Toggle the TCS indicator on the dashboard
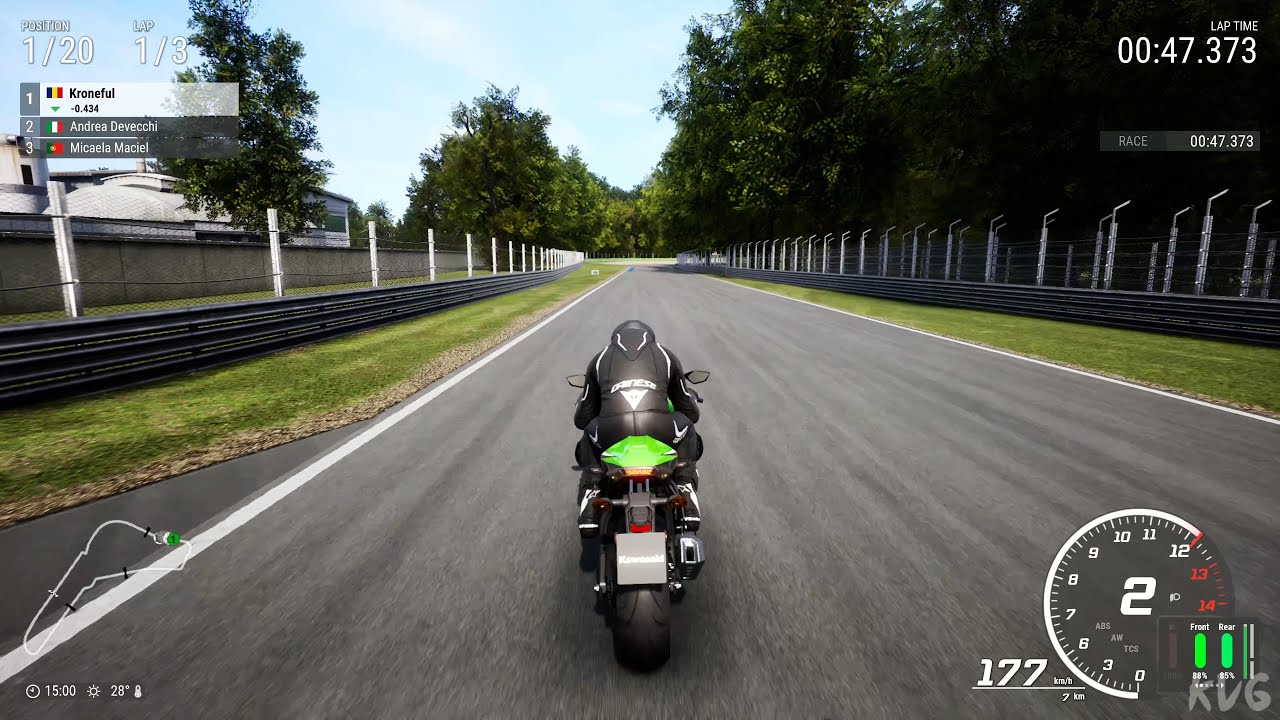Viewport: 1280px width, 720px height. [1131, 649]
